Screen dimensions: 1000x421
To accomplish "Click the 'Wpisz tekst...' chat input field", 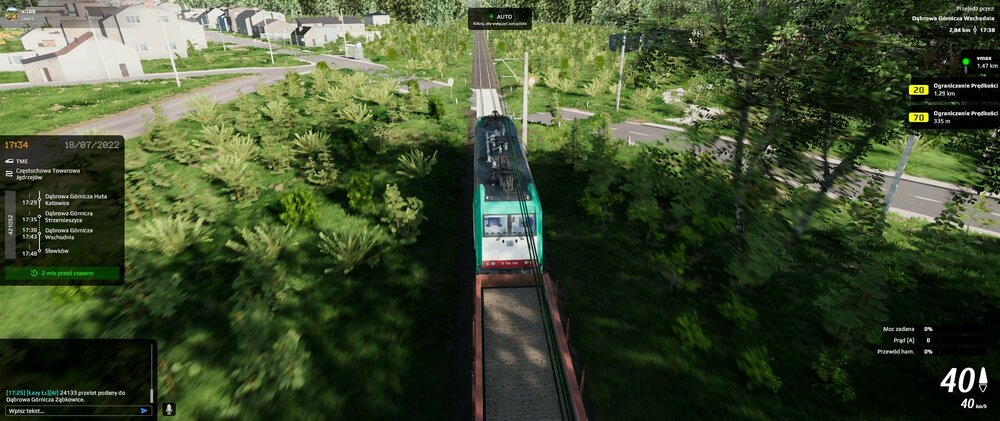I will [x=70, y=410].
